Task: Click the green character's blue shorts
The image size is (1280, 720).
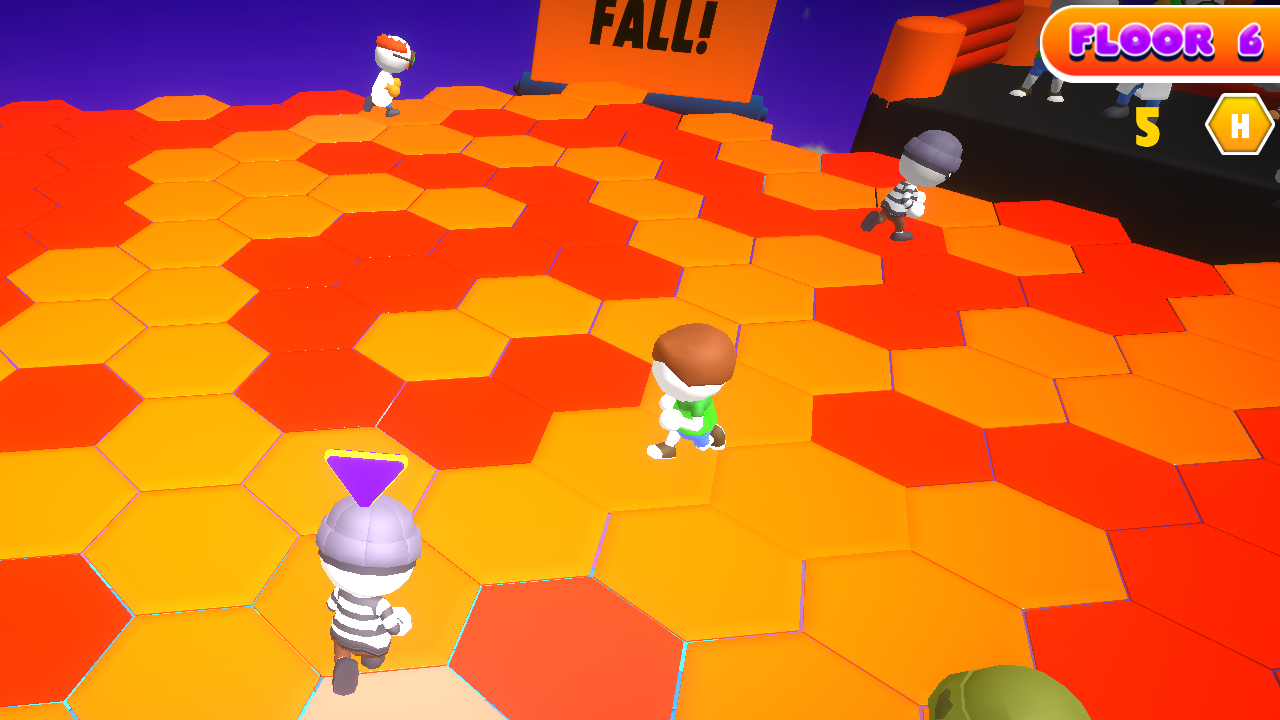Action: point(700,440)
